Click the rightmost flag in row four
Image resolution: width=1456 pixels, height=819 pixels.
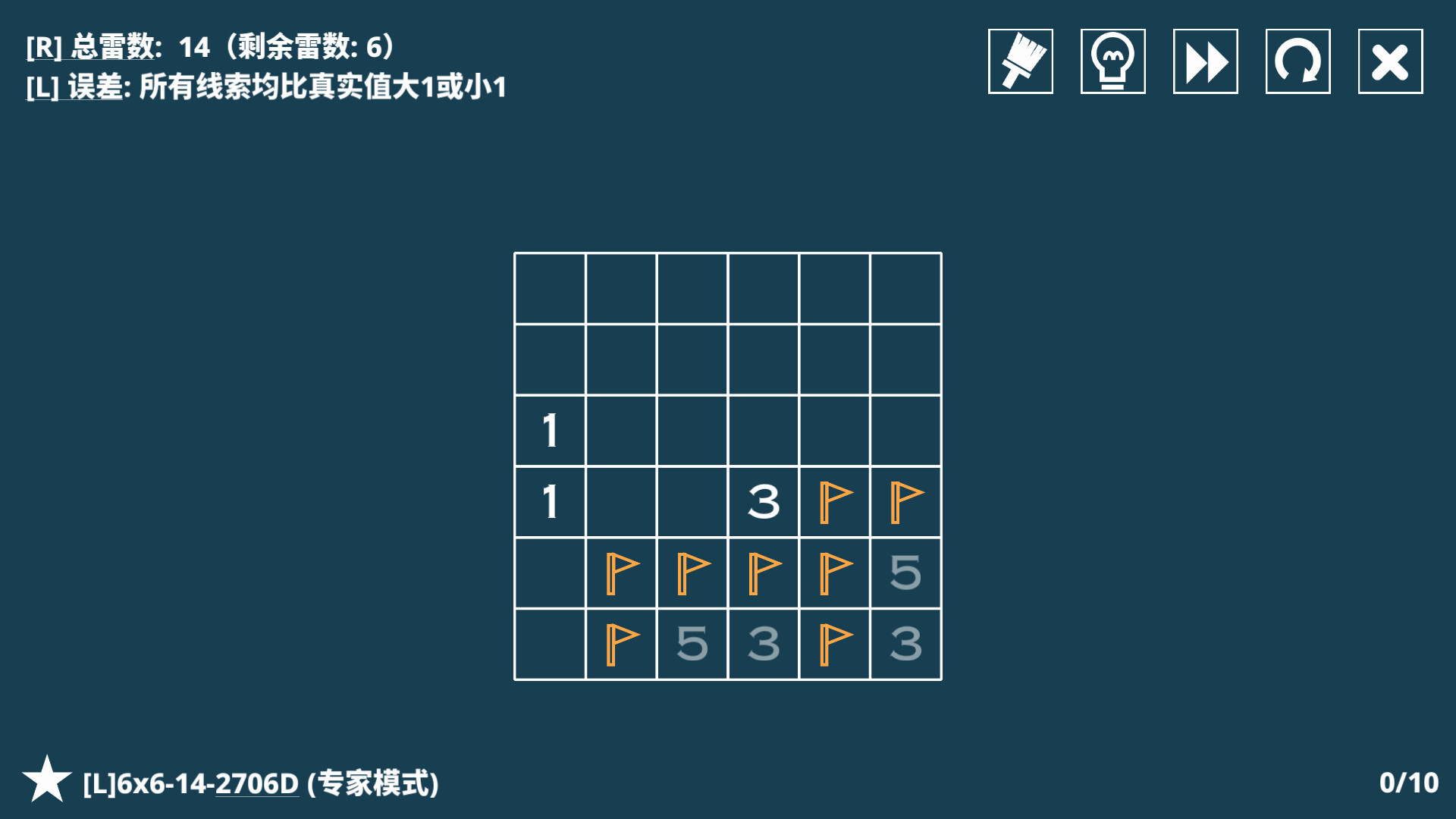tap(906, 500)
